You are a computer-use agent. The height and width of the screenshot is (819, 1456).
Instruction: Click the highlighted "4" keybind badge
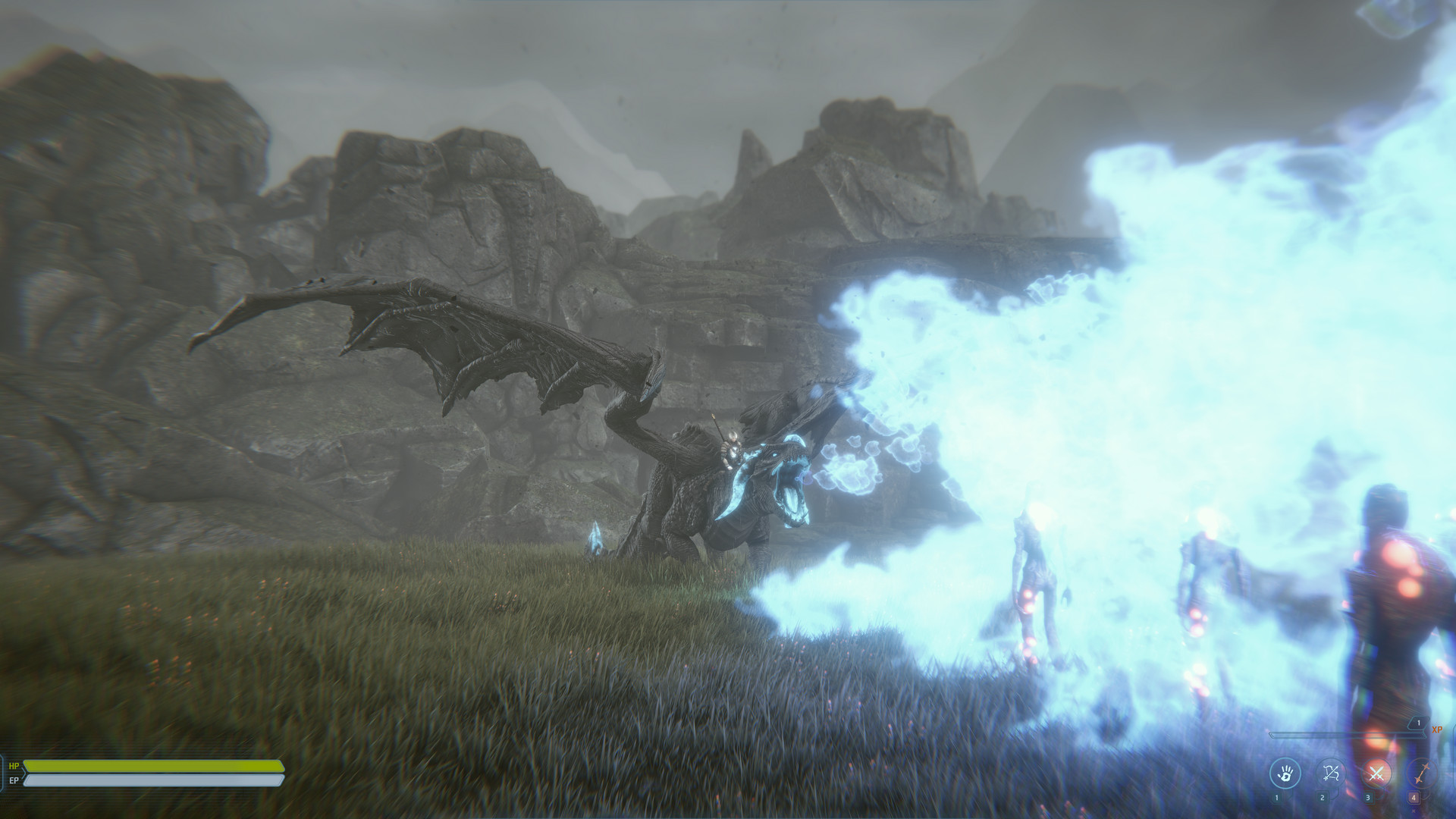[x=1414, y=799]
